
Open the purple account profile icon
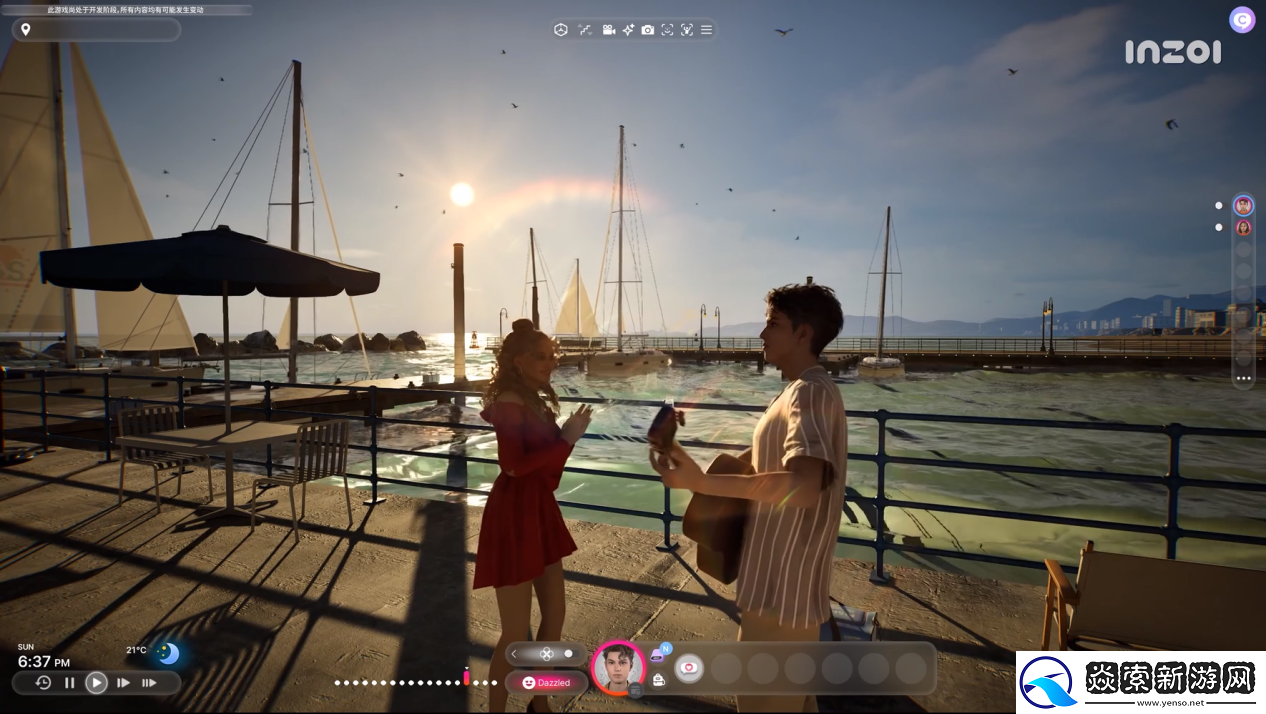1242,20
